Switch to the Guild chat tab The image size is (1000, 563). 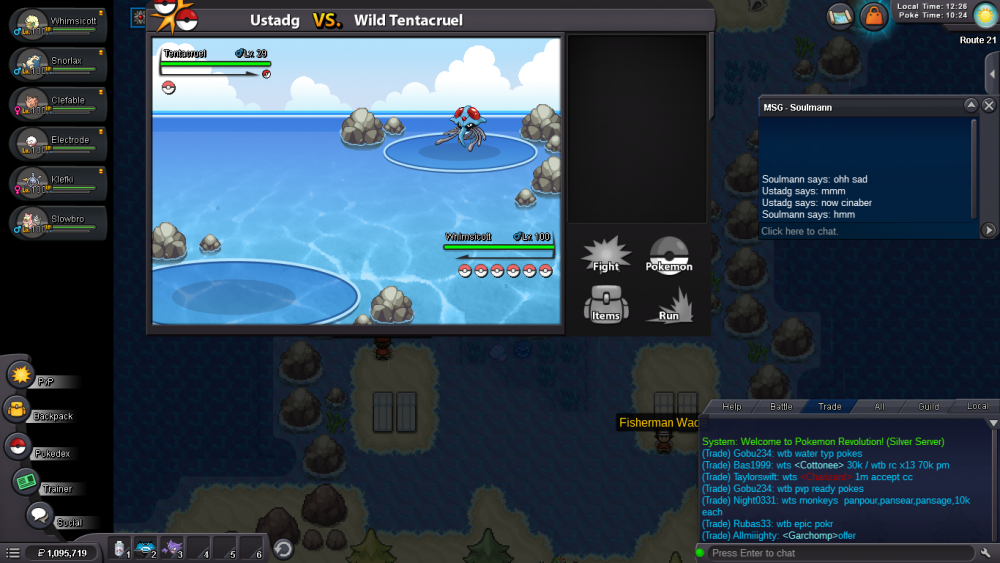(929, 406)
